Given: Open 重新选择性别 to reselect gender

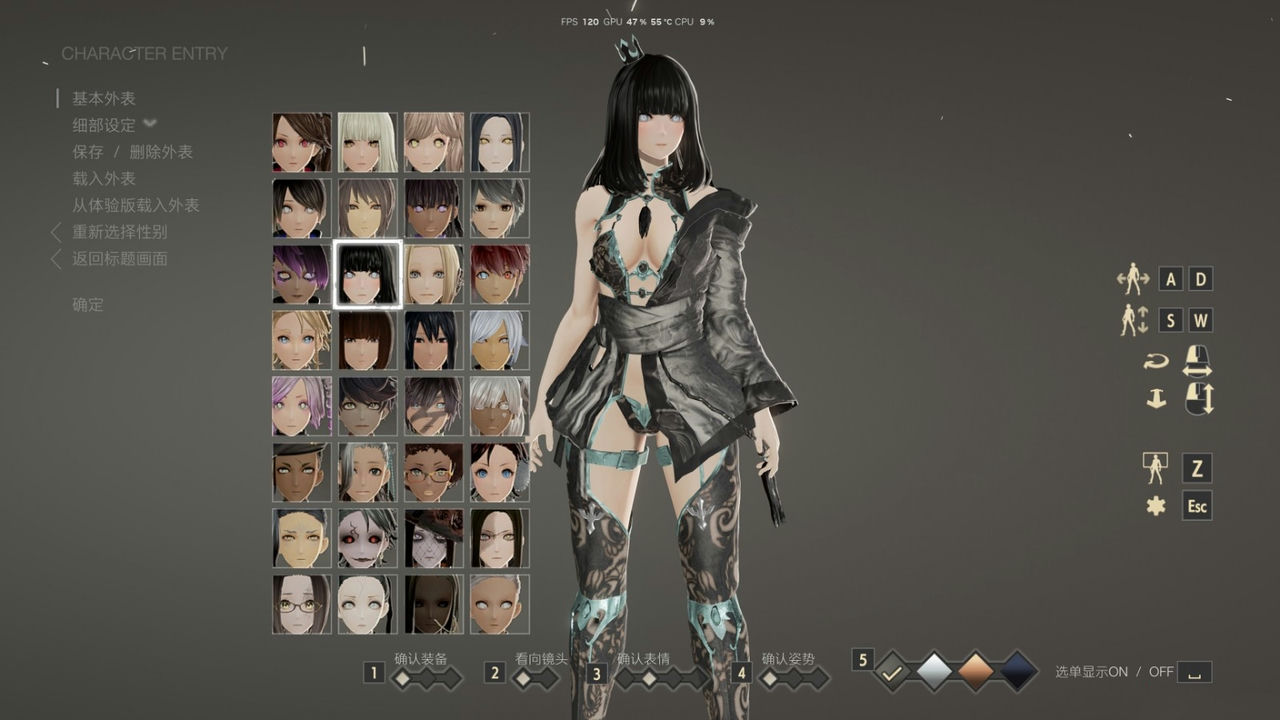Looking at the screenshot, I should (119, 232).
